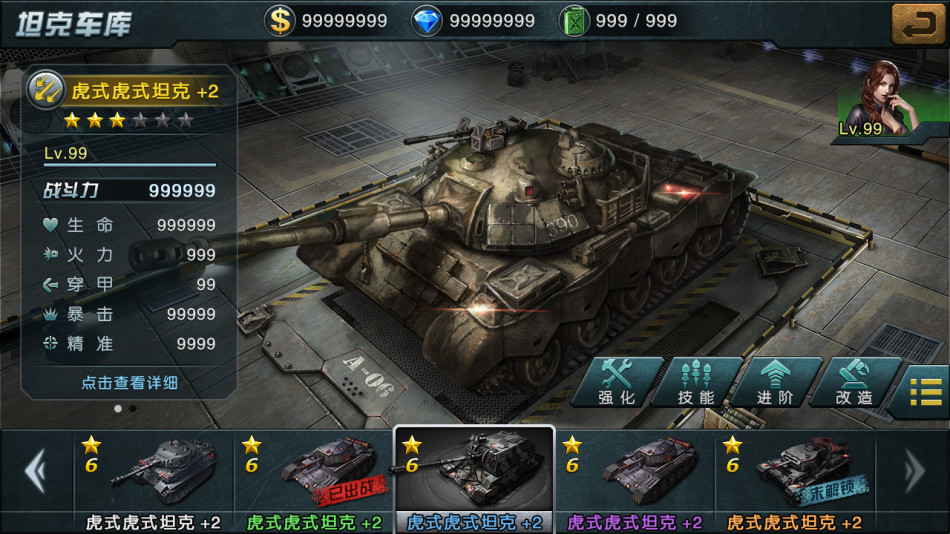The height and width of the screenshot is (534, 950).
Task: Open the yellow list menu button
Action: (926, 390)
